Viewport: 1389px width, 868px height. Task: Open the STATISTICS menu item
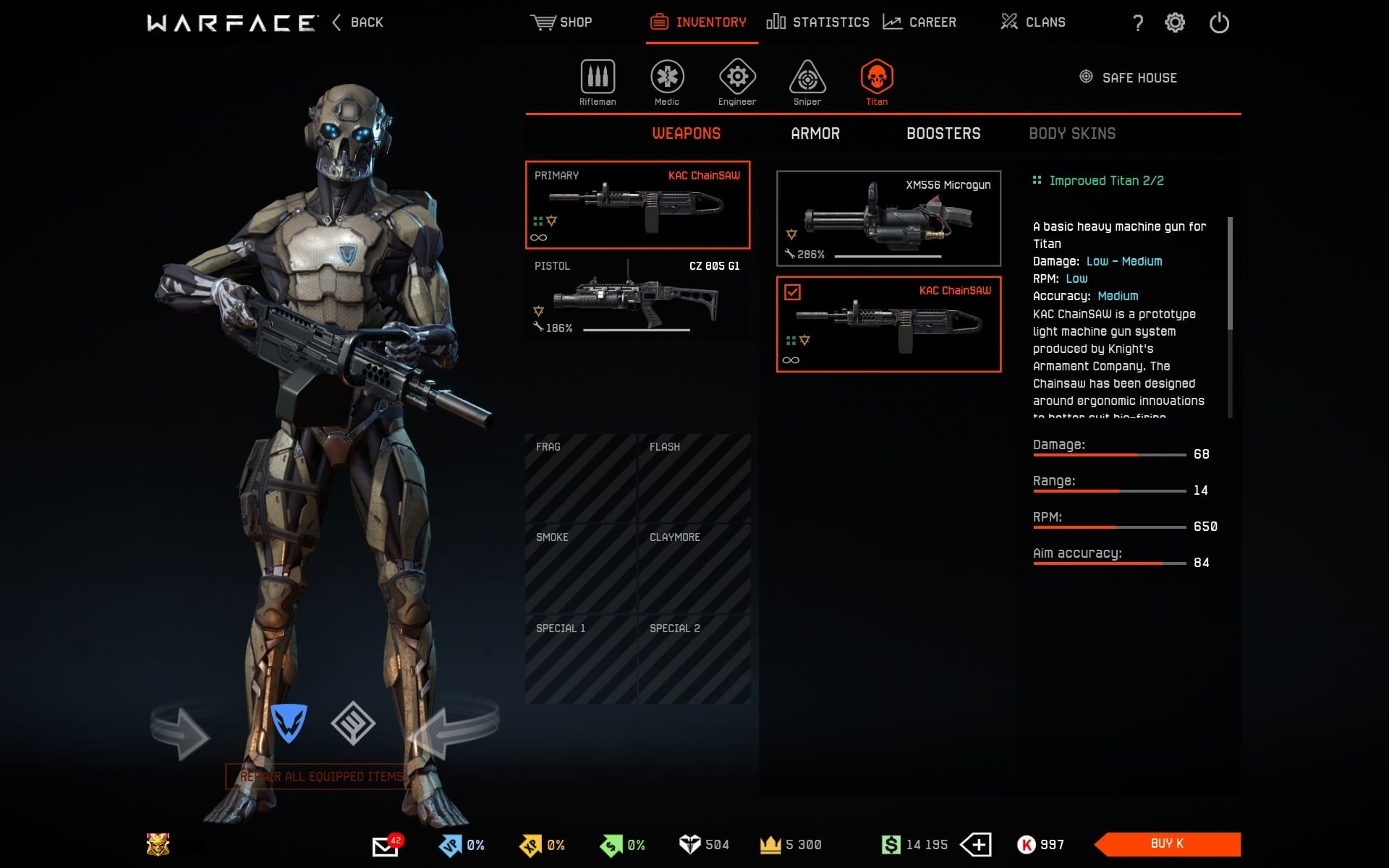pyautogui.click(x=820, y=22)
